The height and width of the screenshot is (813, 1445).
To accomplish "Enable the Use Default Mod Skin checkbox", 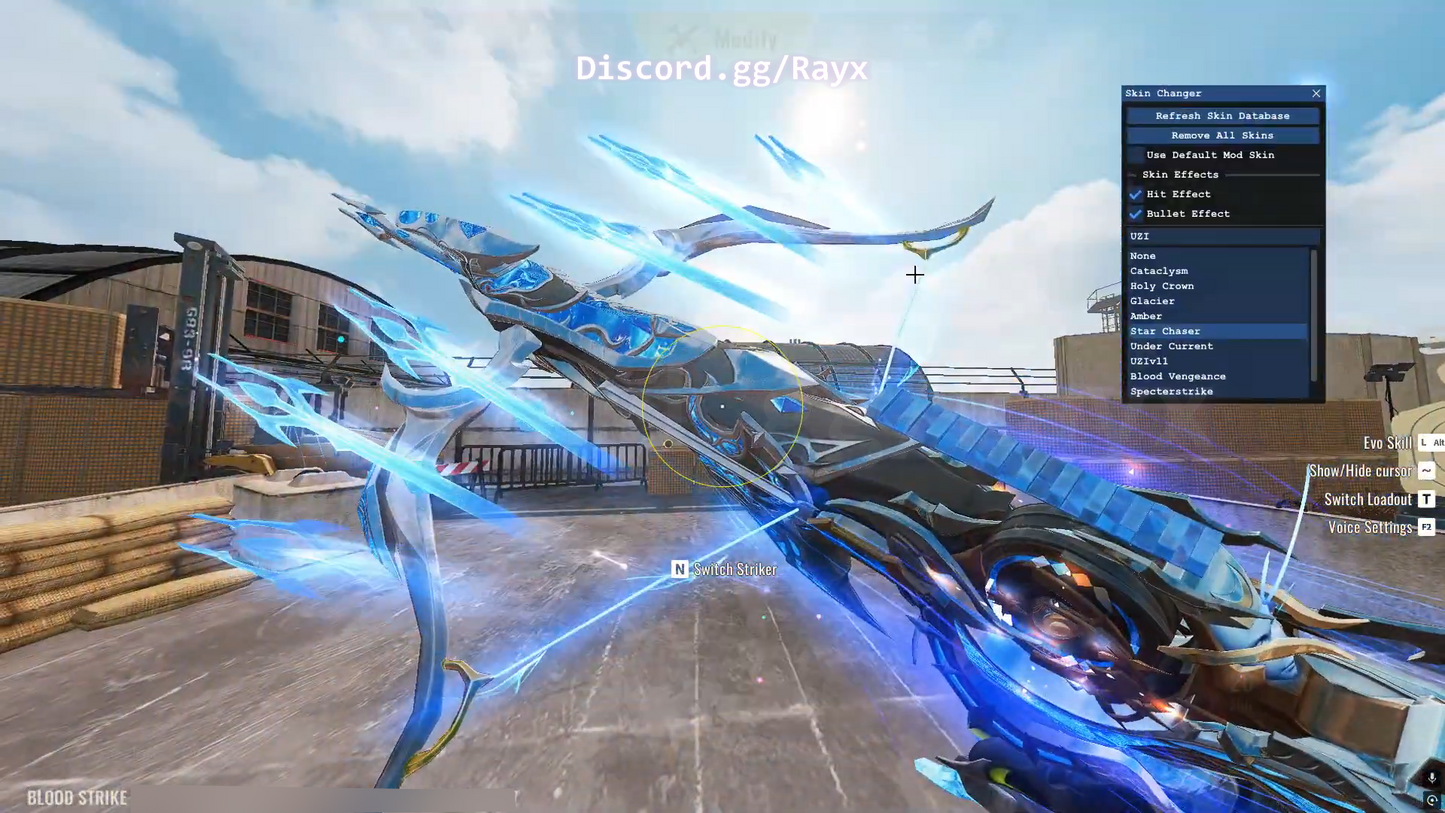I will click(x=1136, y=155).
